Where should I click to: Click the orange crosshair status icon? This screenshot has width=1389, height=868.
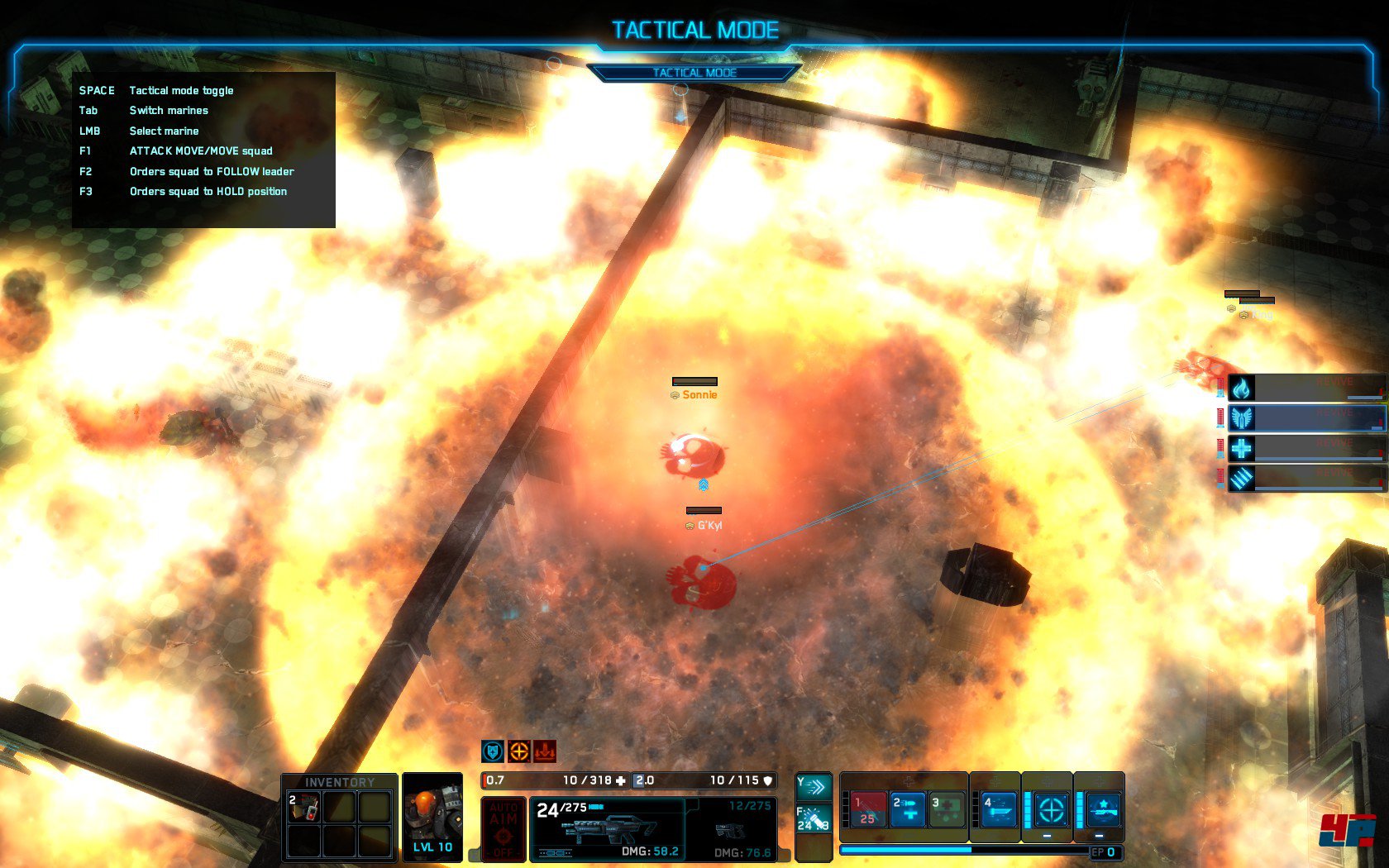518,751
